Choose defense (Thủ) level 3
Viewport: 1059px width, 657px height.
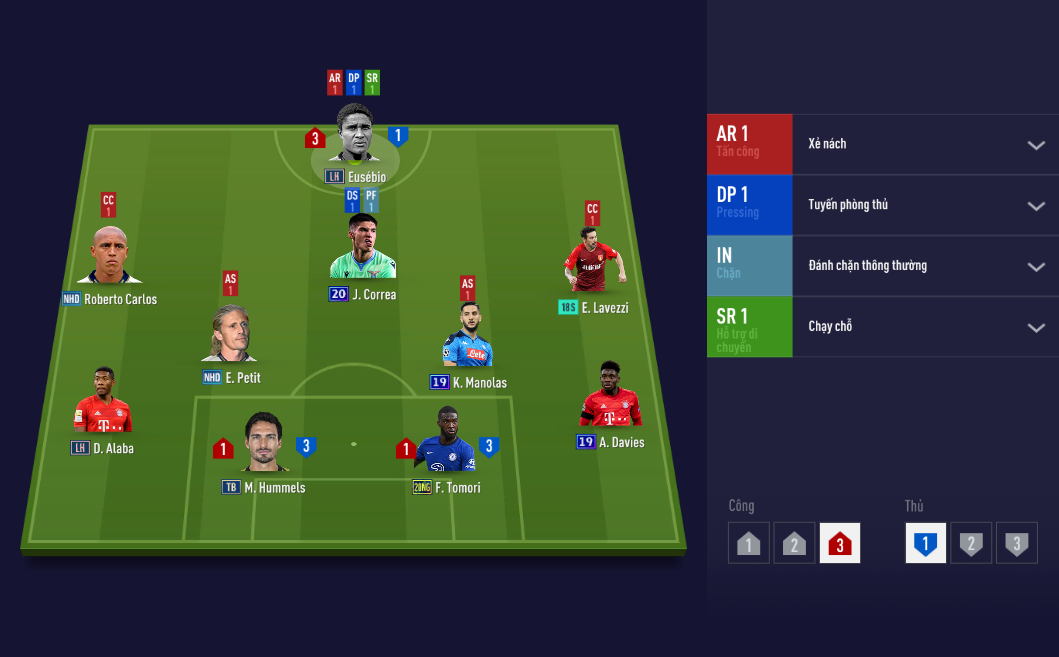[1016, 543]
